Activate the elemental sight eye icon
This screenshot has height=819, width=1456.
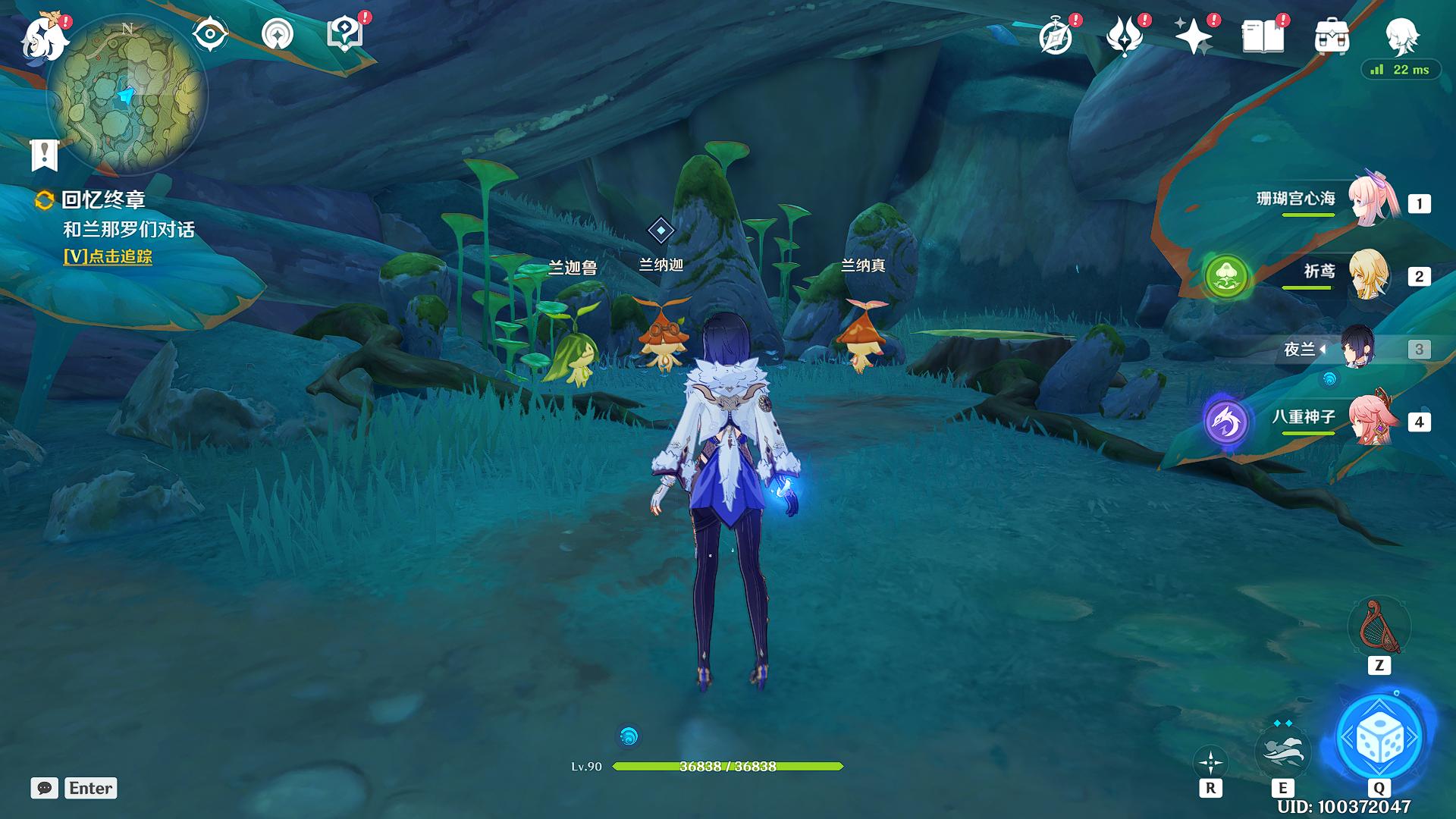209,34
